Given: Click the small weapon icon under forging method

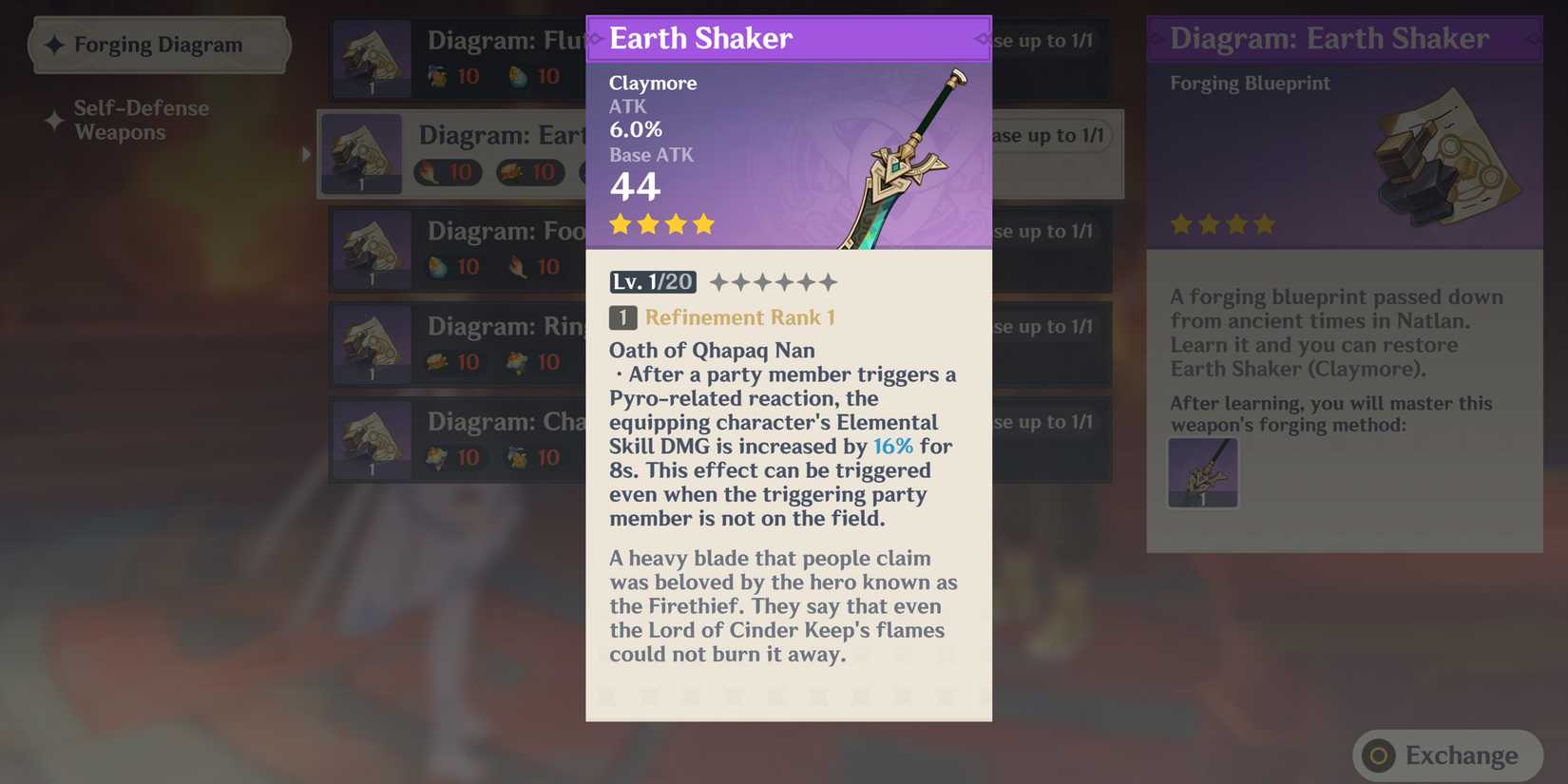Looking at the screenshot, I should tap(1202, 472).
